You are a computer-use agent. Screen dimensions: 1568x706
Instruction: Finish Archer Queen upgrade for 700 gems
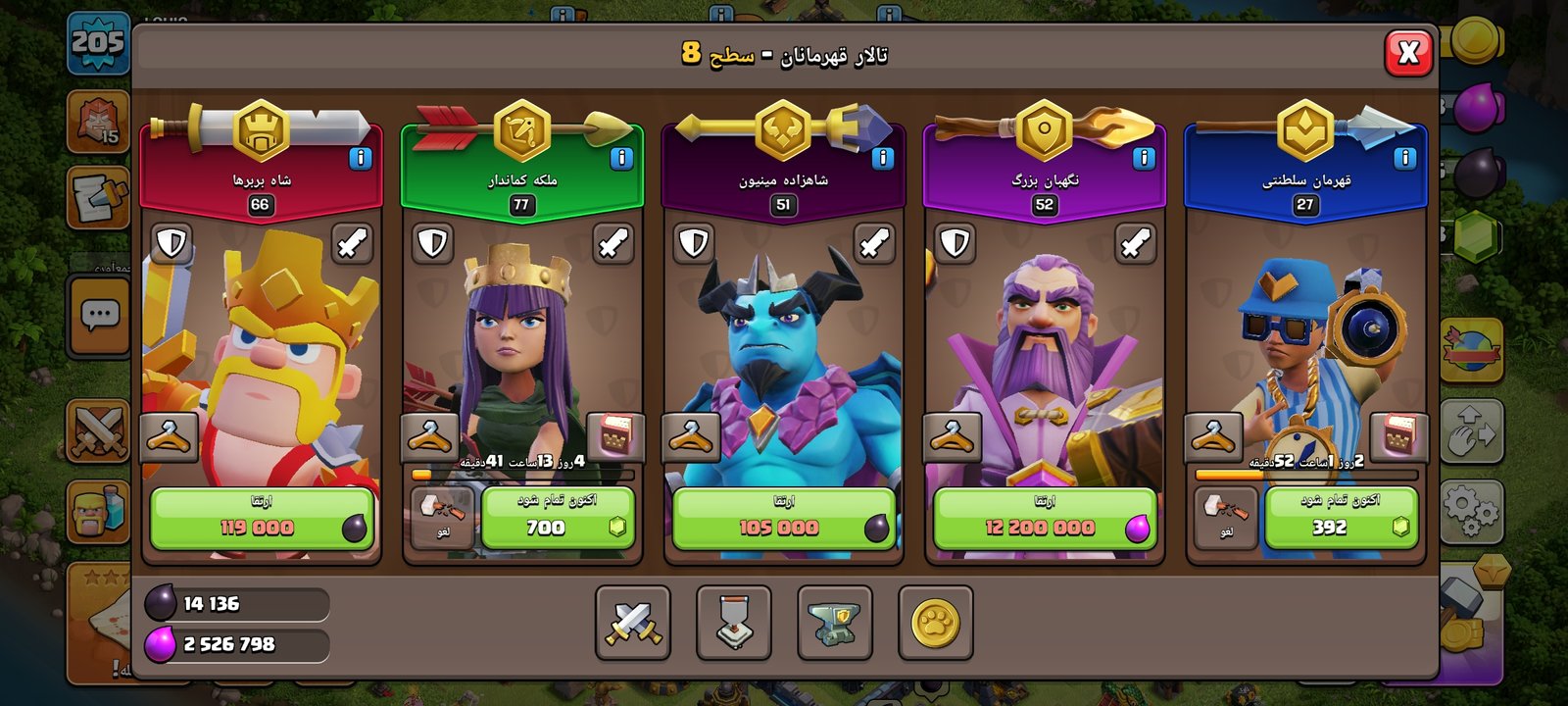point(558,519)
